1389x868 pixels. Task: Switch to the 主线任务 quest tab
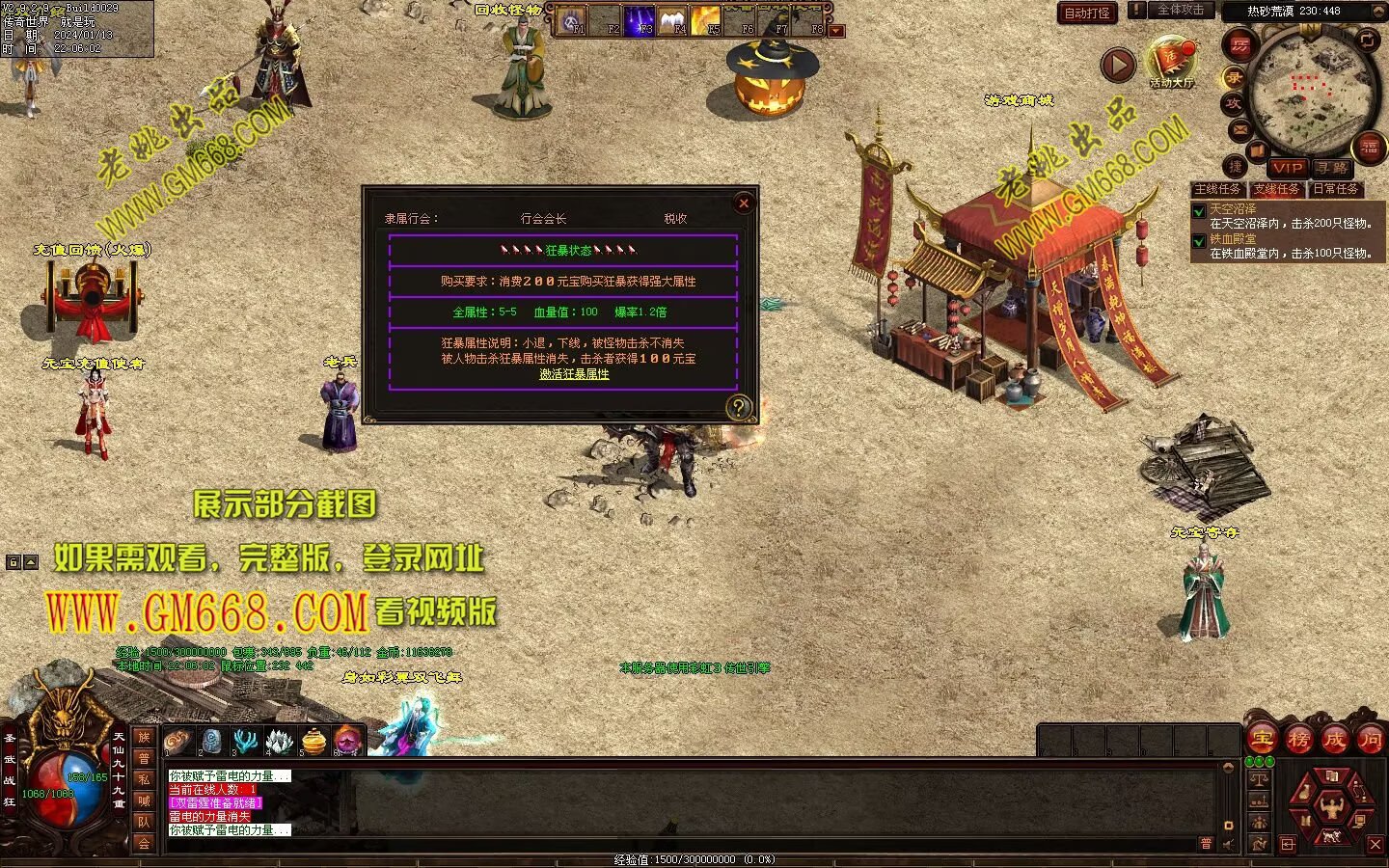(1217, 189)
